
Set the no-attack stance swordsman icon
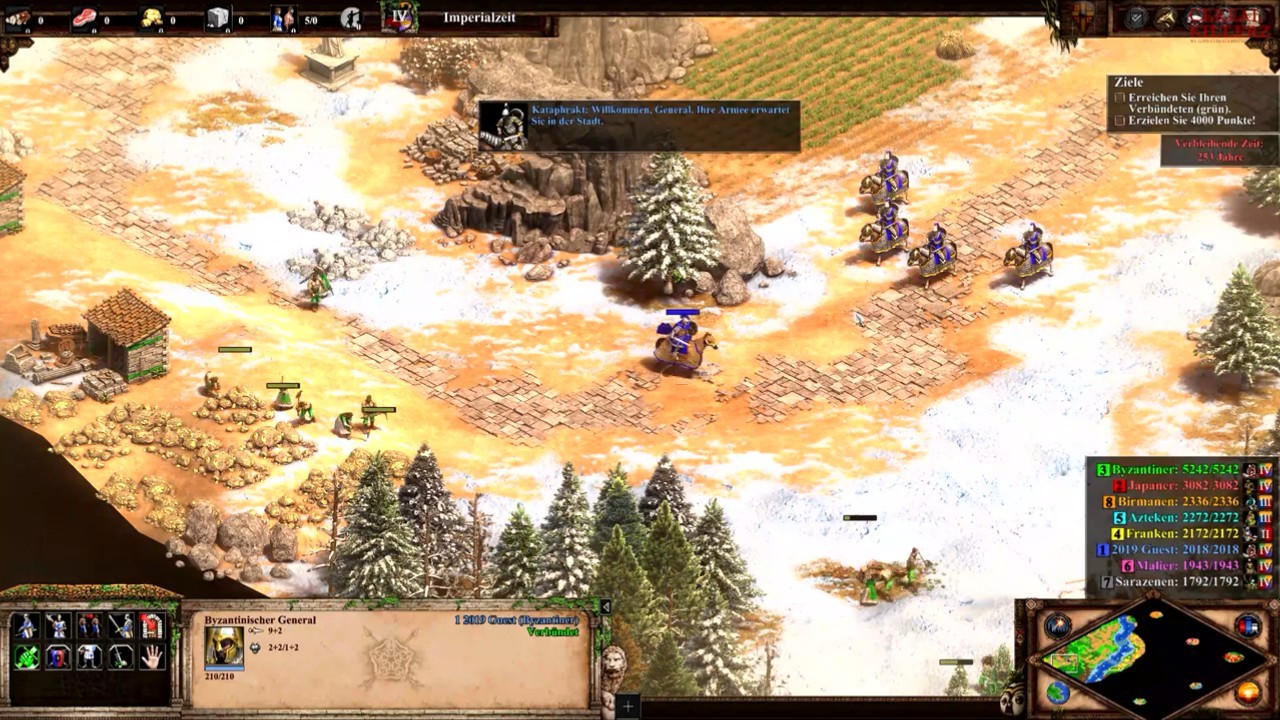[121, 626]
